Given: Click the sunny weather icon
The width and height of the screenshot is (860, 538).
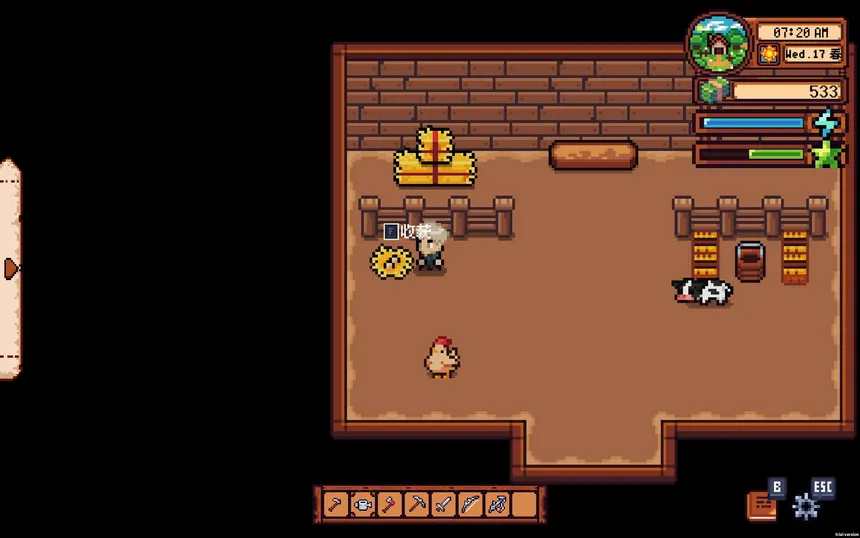Looking at the screenshot, I should [x=768, y=55].
